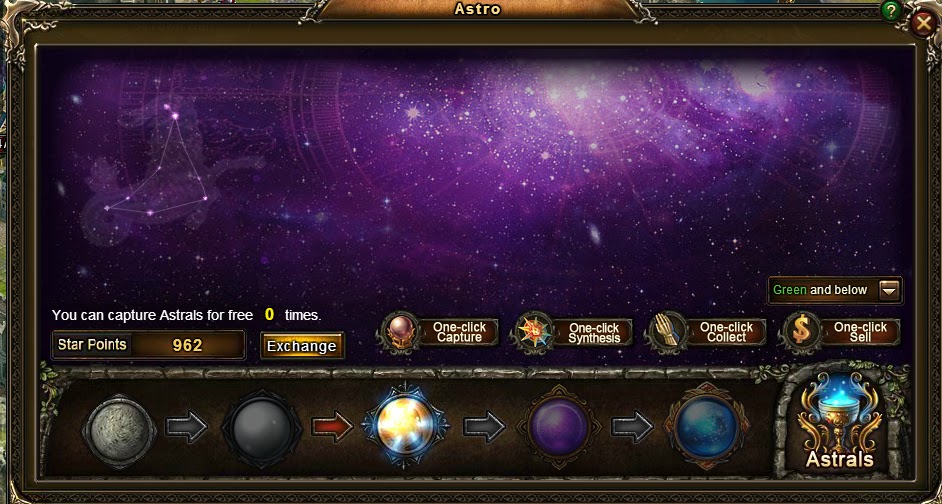Choose the blue planet orb
The width and height of the screenshot is (942, 504).
[x=707, y=428]
